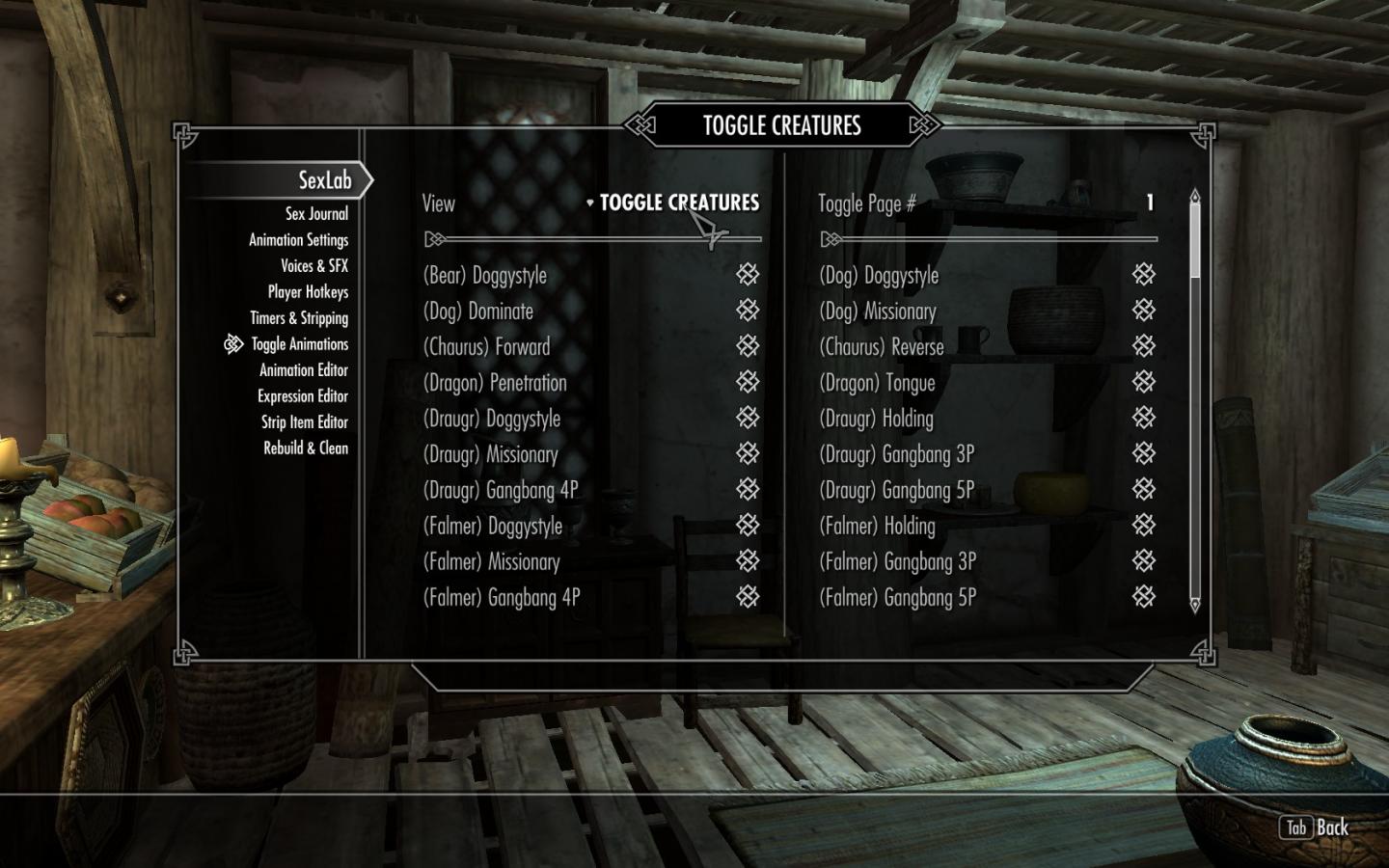Toggle the (Draugr) Holding entry

pyautogui.click(x=1143, y=419)
